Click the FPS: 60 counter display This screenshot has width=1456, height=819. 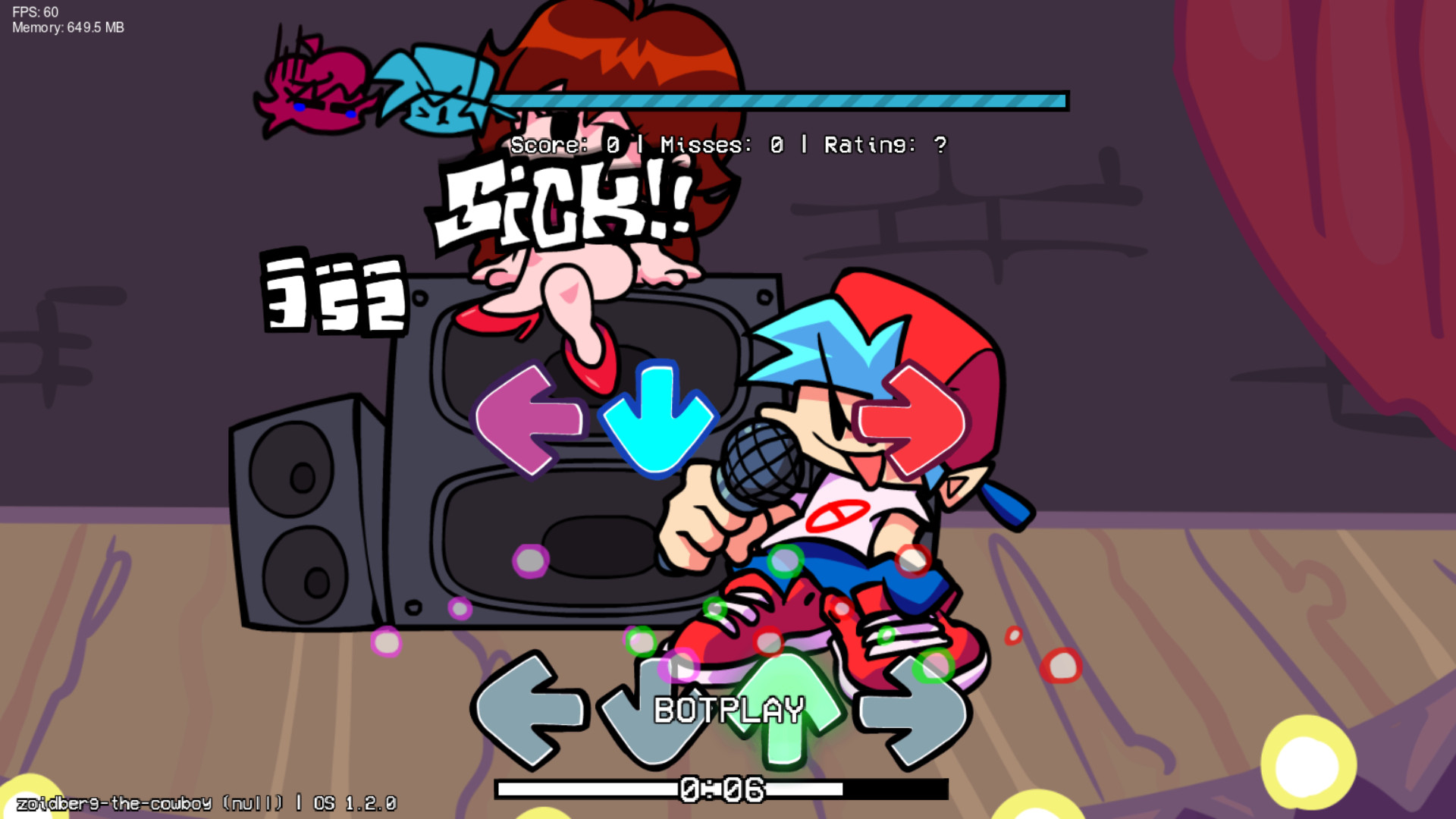34,12
